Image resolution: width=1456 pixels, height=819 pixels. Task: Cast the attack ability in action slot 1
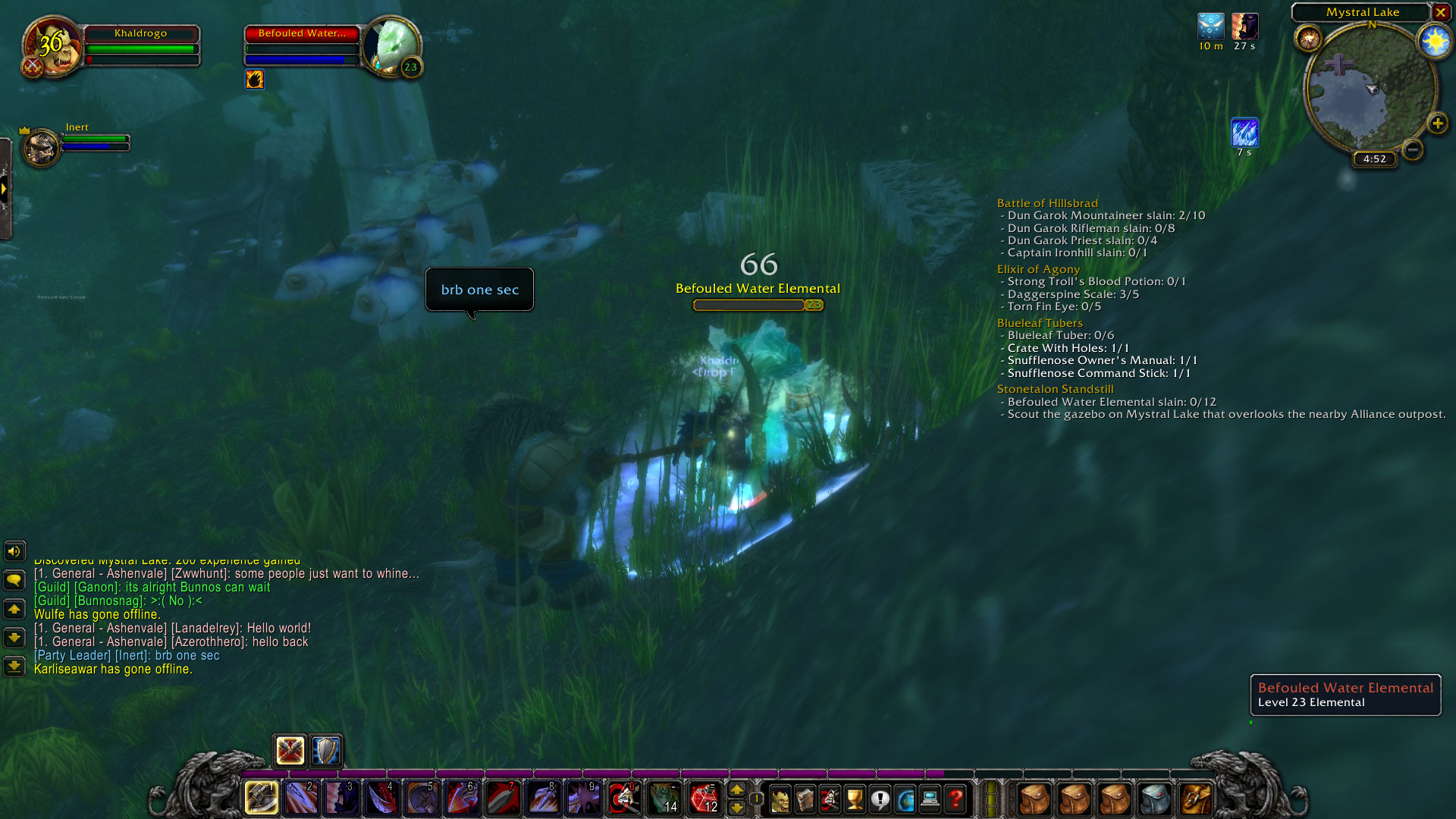[x=262, y=798]
